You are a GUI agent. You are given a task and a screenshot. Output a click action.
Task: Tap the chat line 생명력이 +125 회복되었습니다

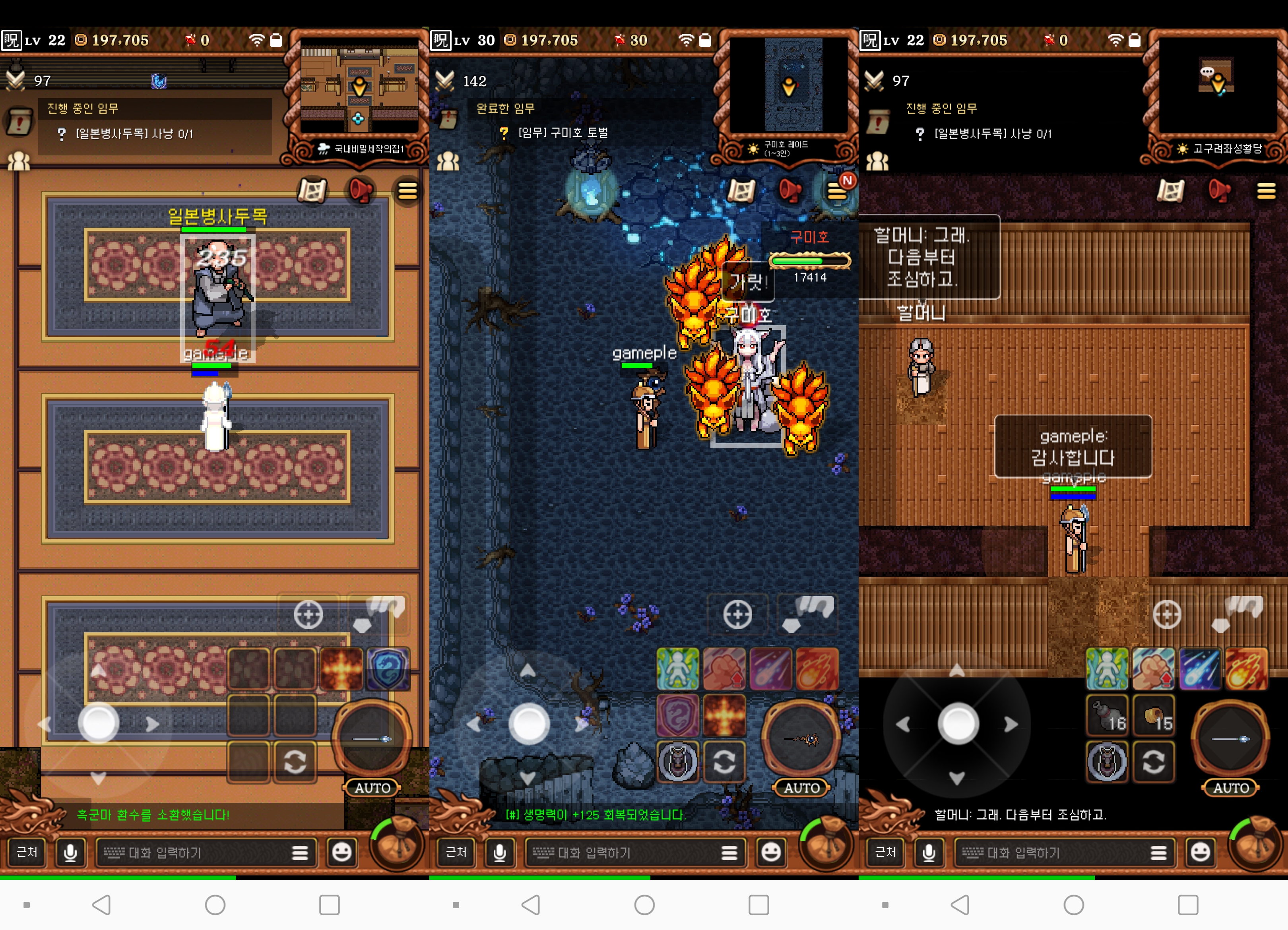pyautogui.click(x=596, y=815)
